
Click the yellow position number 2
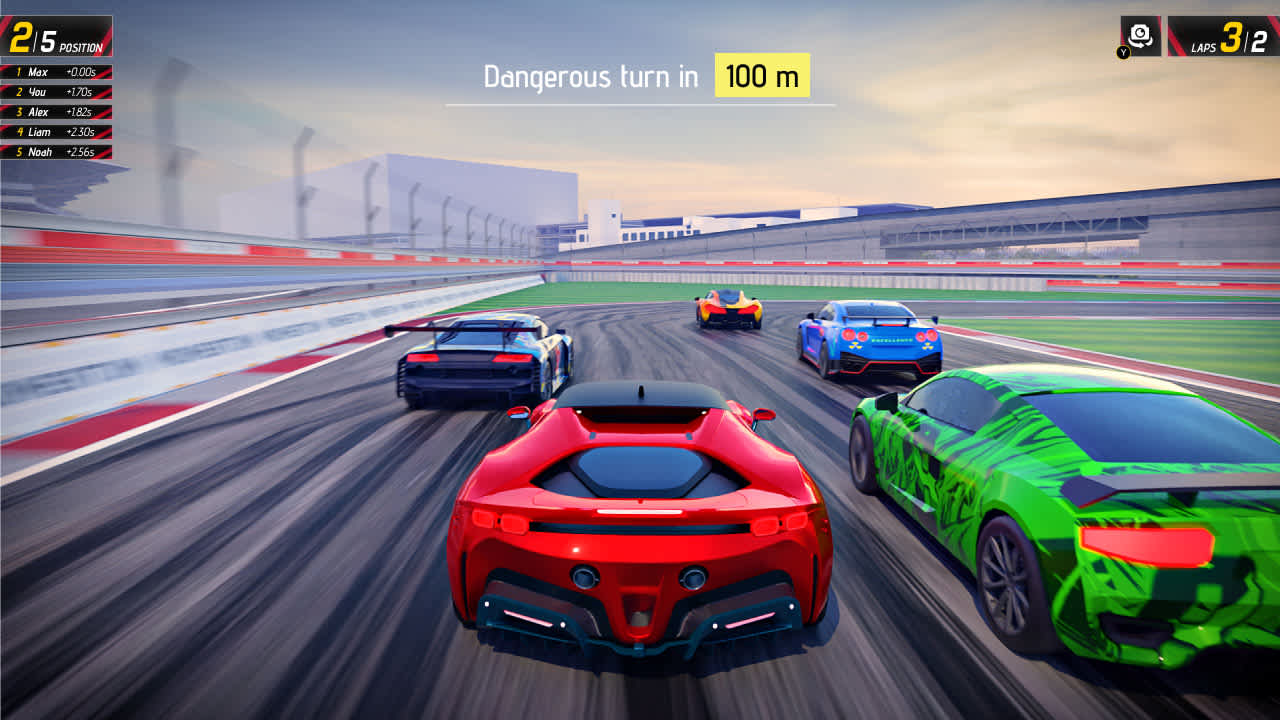click(x=21, y=36)
